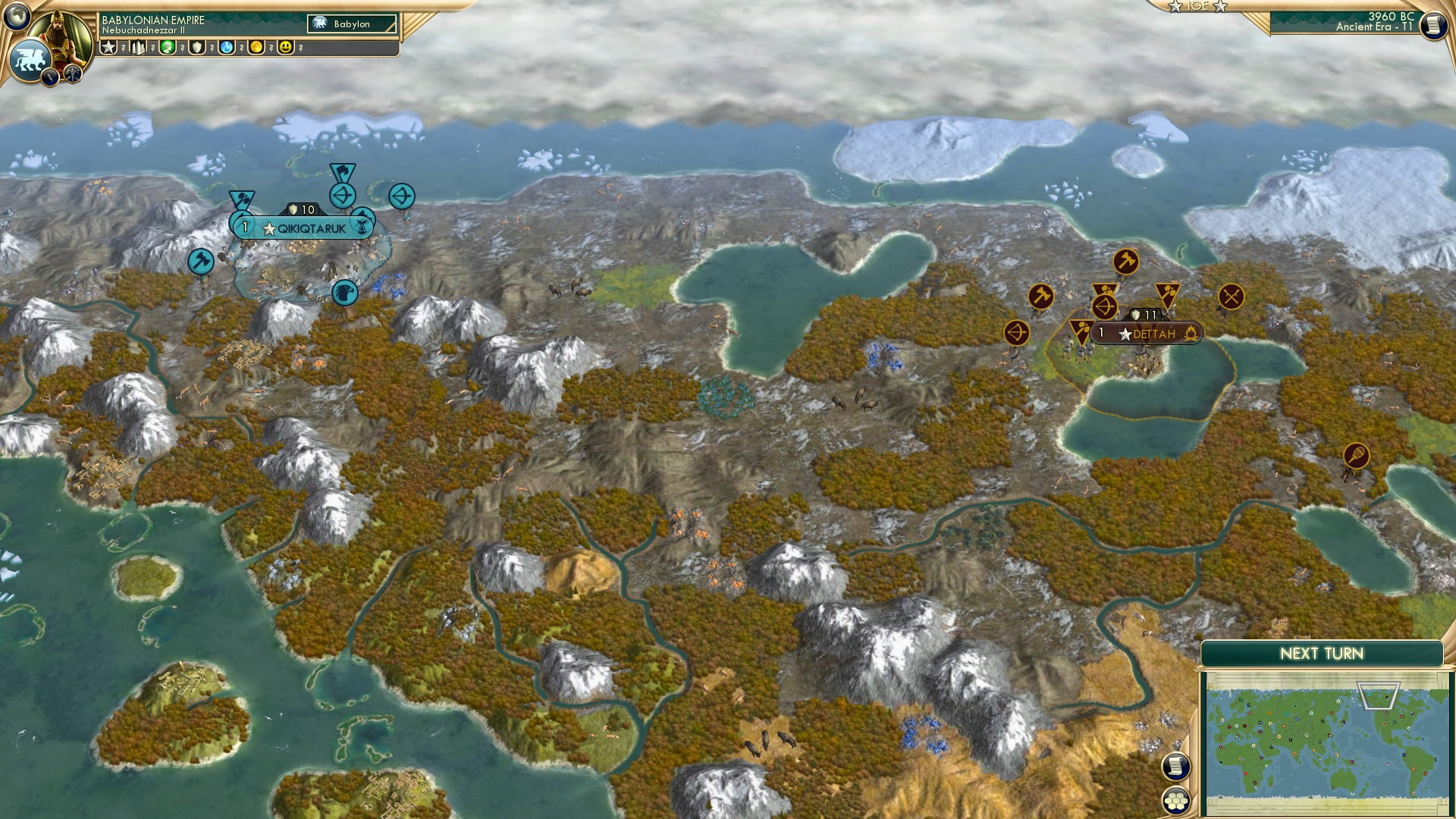Toggle the notification log scroll button
Image resolution: width=1456 pixels, height=819 pixels.
coord(1175,768)
